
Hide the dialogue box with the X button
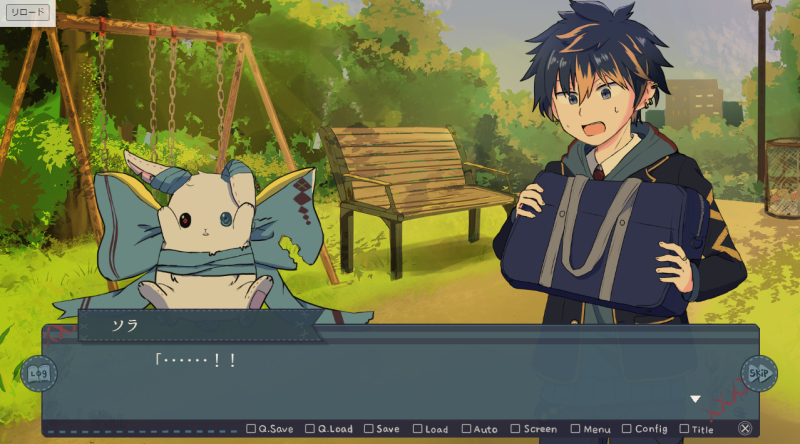(x=745, y=428)
